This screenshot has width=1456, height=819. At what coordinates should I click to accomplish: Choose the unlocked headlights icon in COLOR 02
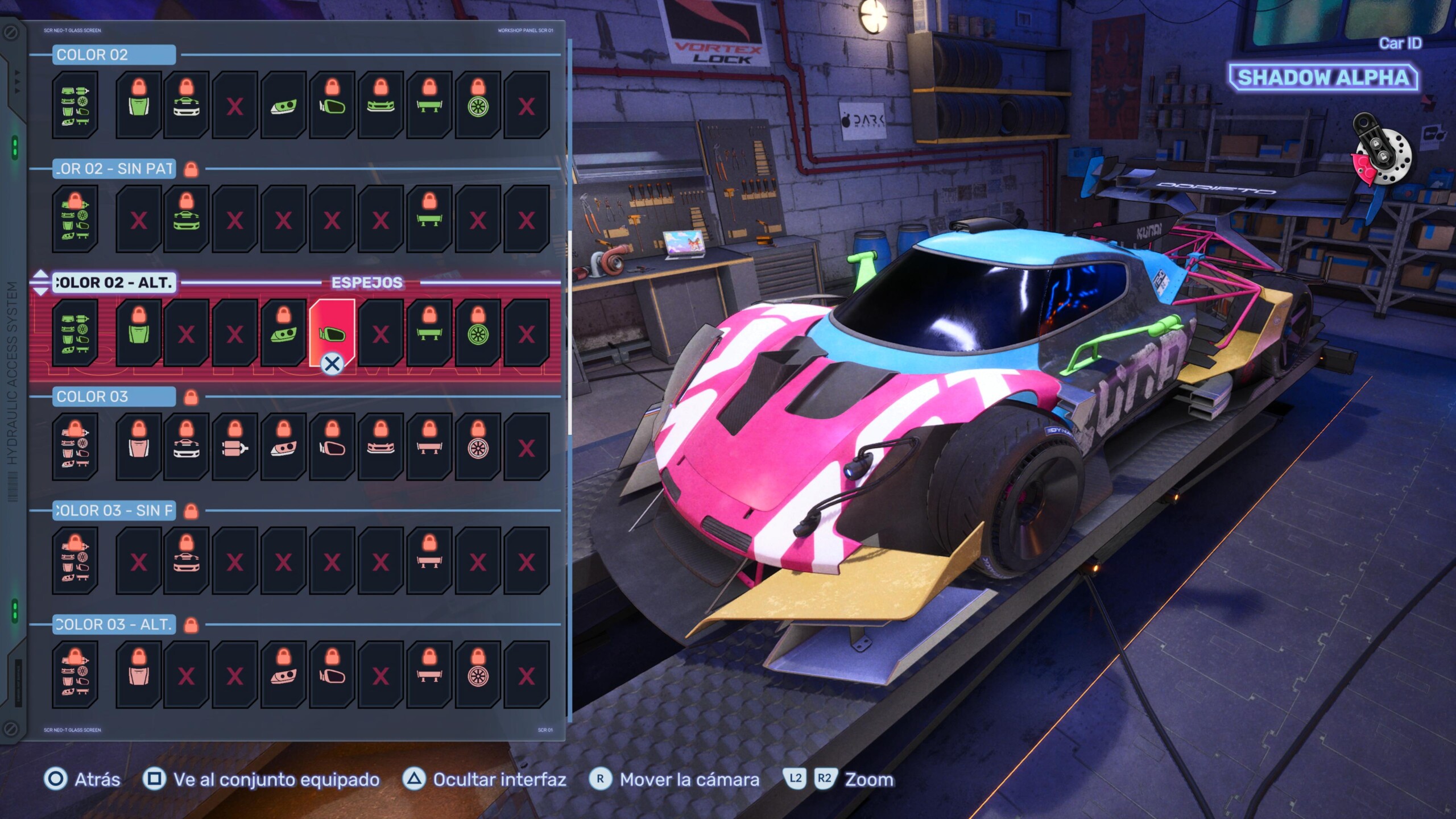(284, 105)
